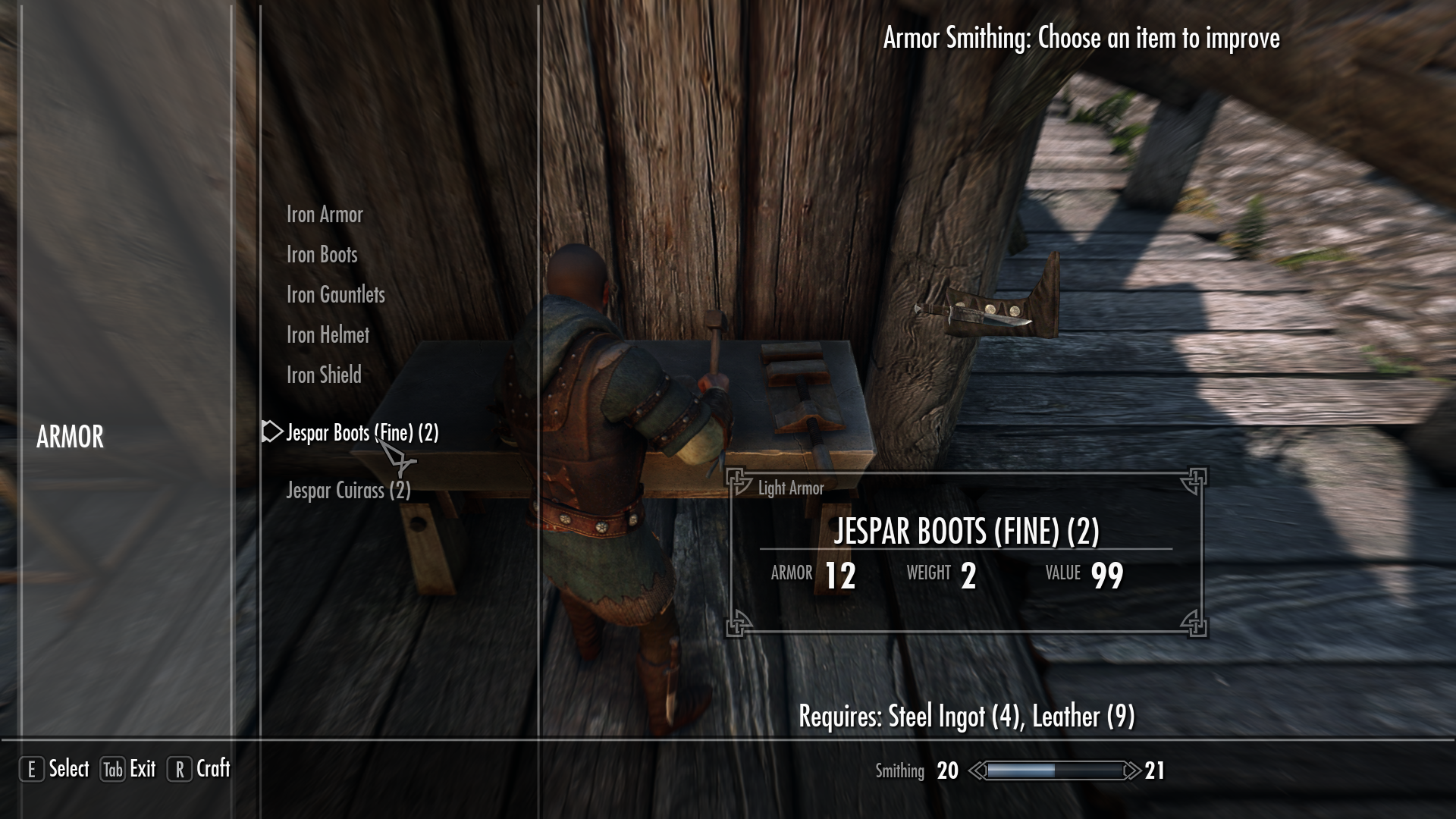Expand the Iron Boots list item

(321, 255)
